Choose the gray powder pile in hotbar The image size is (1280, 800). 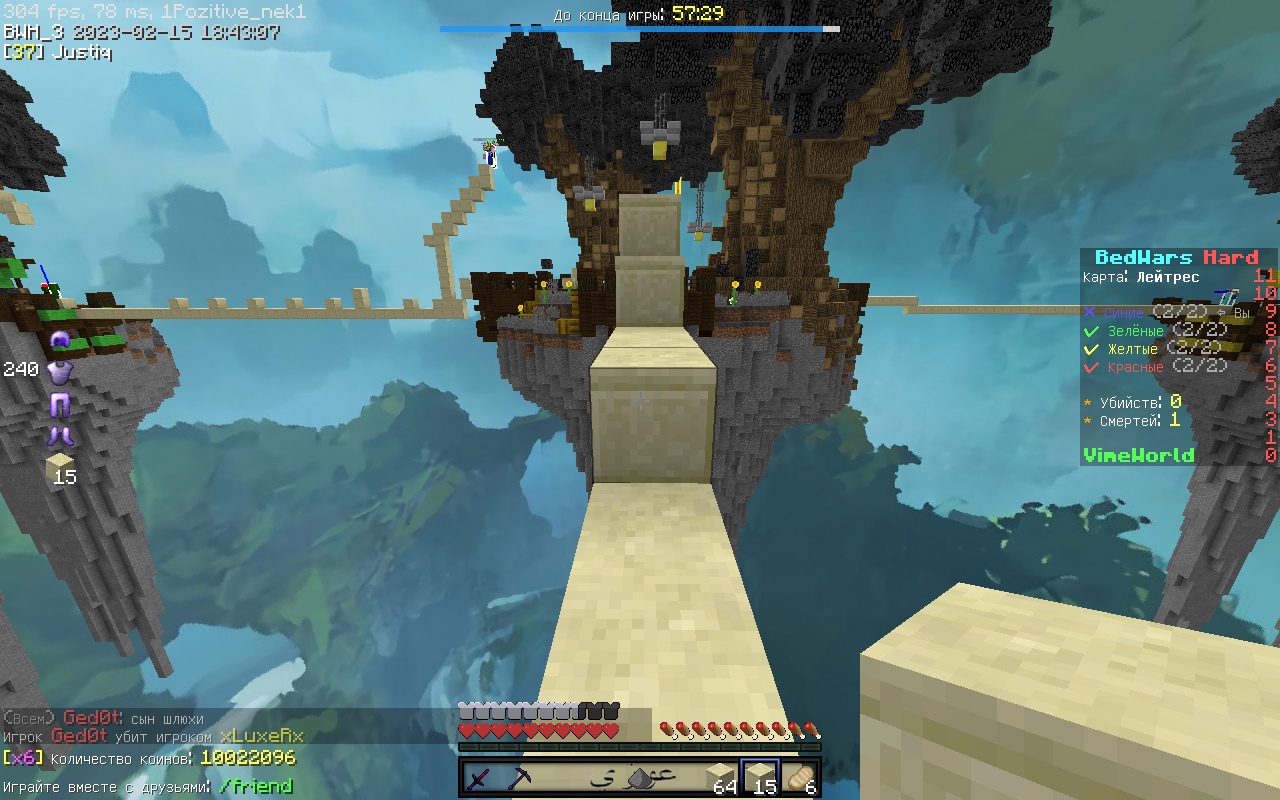click(640, 778)
